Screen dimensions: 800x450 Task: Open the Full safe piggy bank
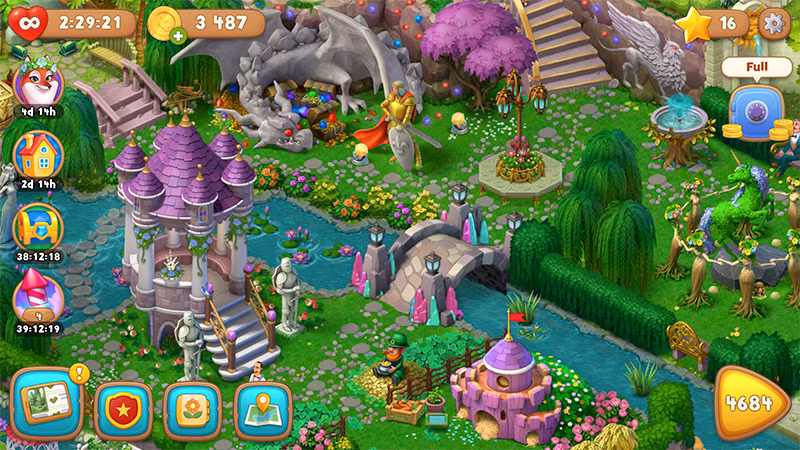coord(756,108)
